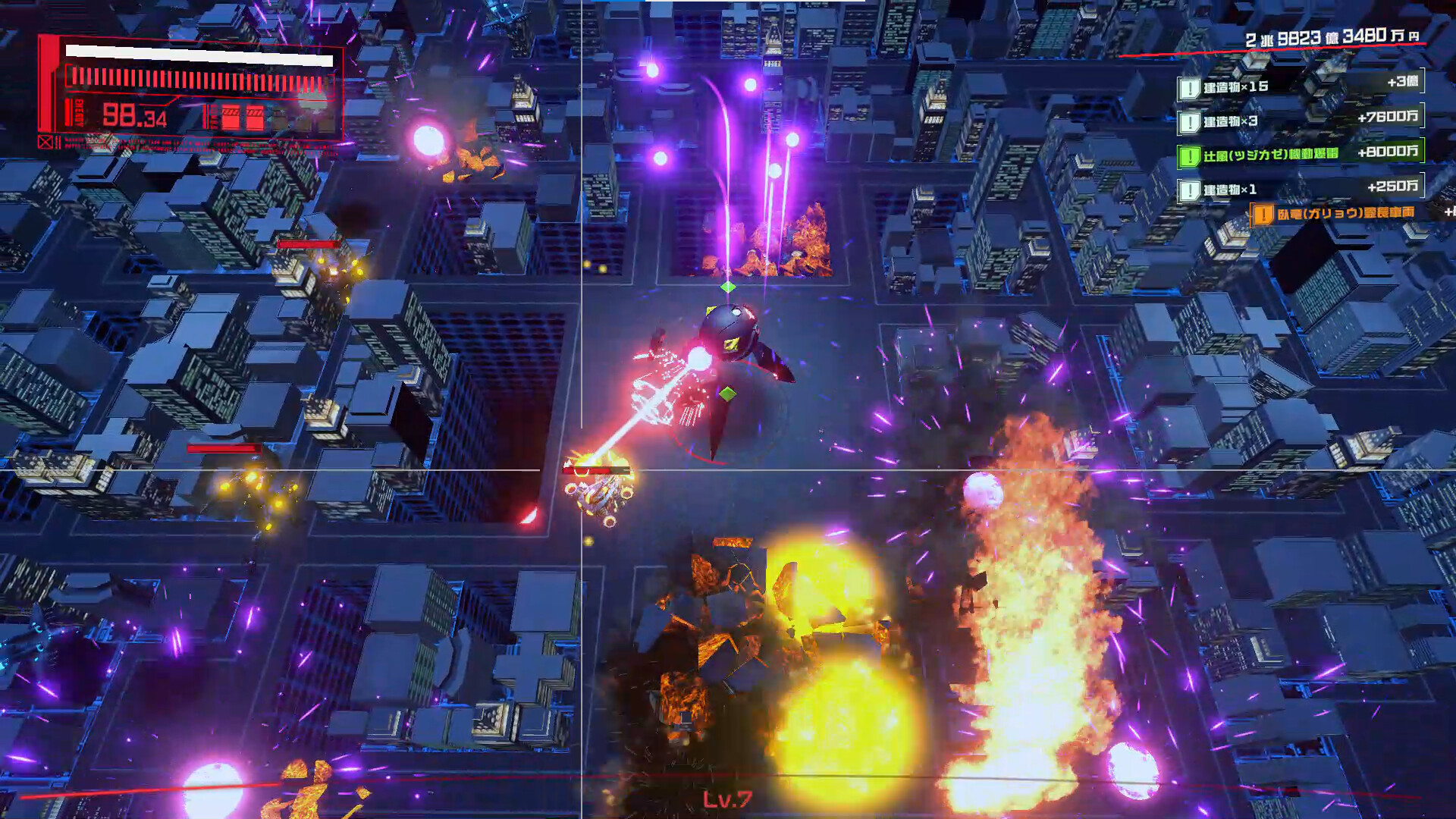
Task: Select the orange 臥竜(ガリョウ) warning icon
Action: [1264, 214]
